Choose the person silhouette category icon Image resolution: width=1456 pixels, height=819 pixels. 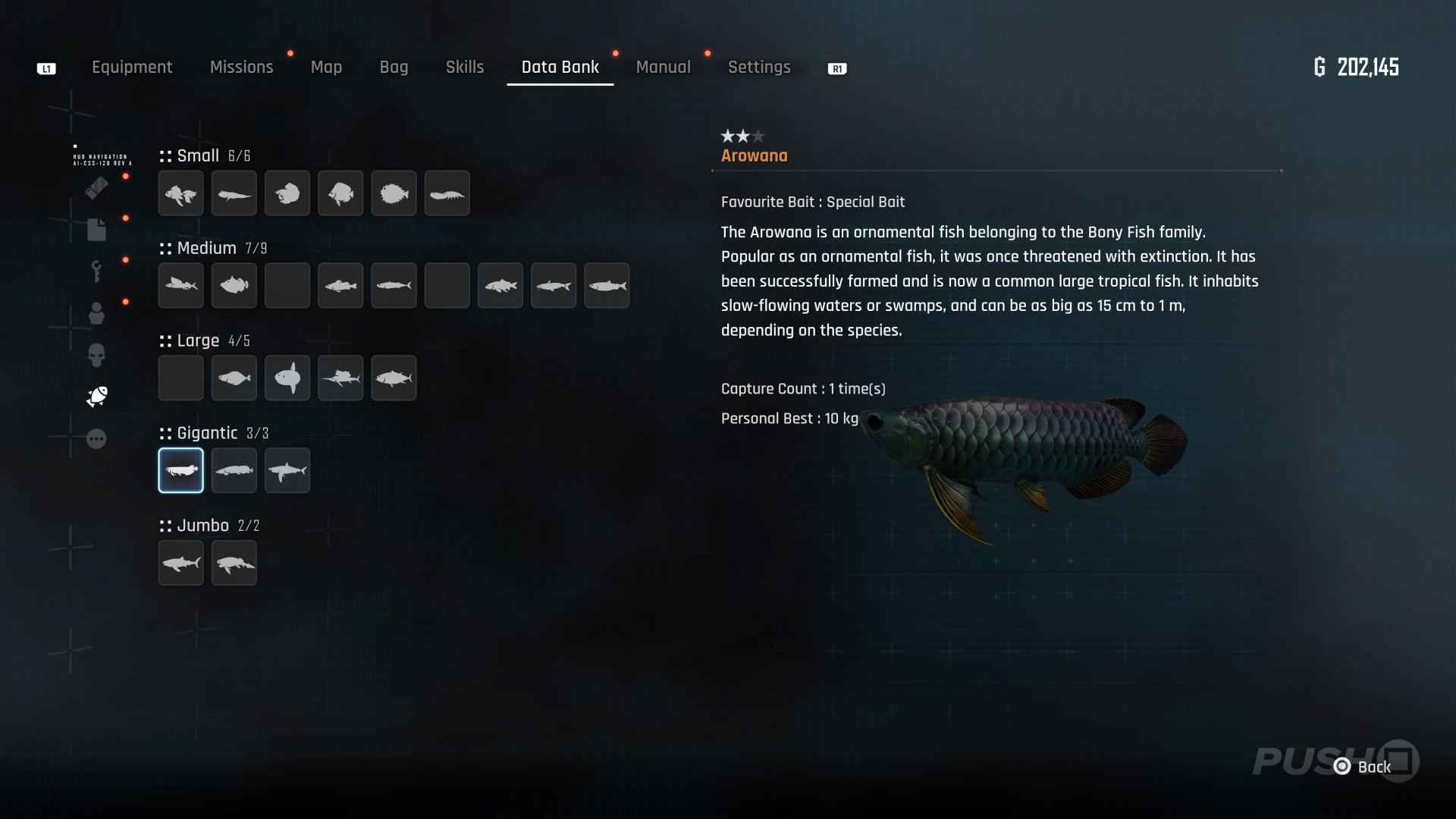(x=96, y=313)
